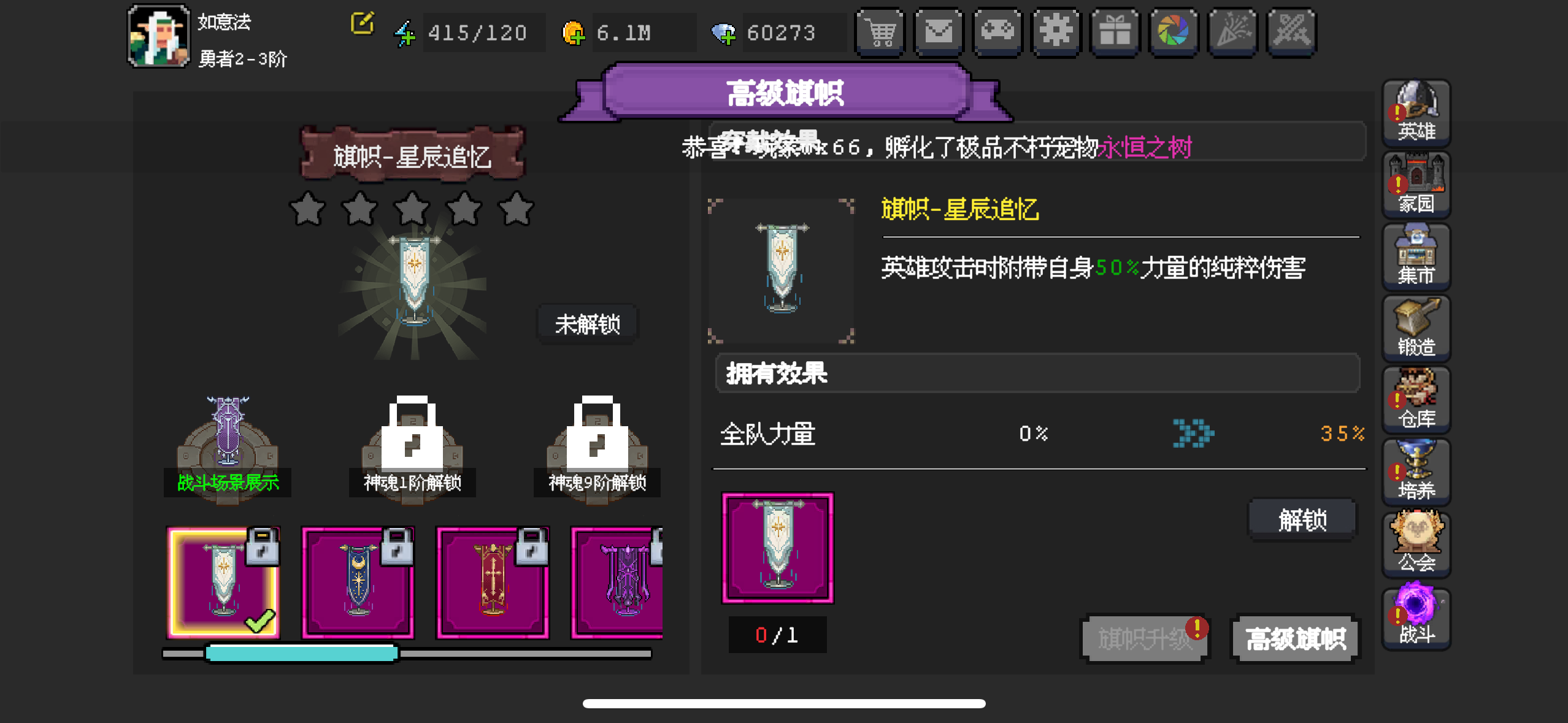Viewport: 1568px width, 723px height.
Task: Open the 集市 market panel
Action: pos(1416,254)
